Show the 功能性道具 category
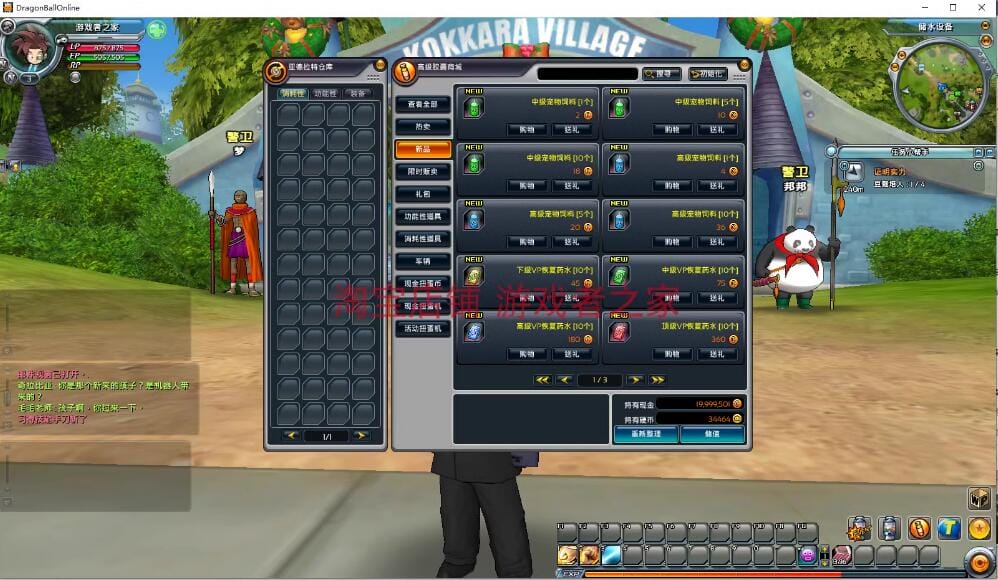Screen dimensions: 998x580 pyautogui.click(x=422, y=216)
